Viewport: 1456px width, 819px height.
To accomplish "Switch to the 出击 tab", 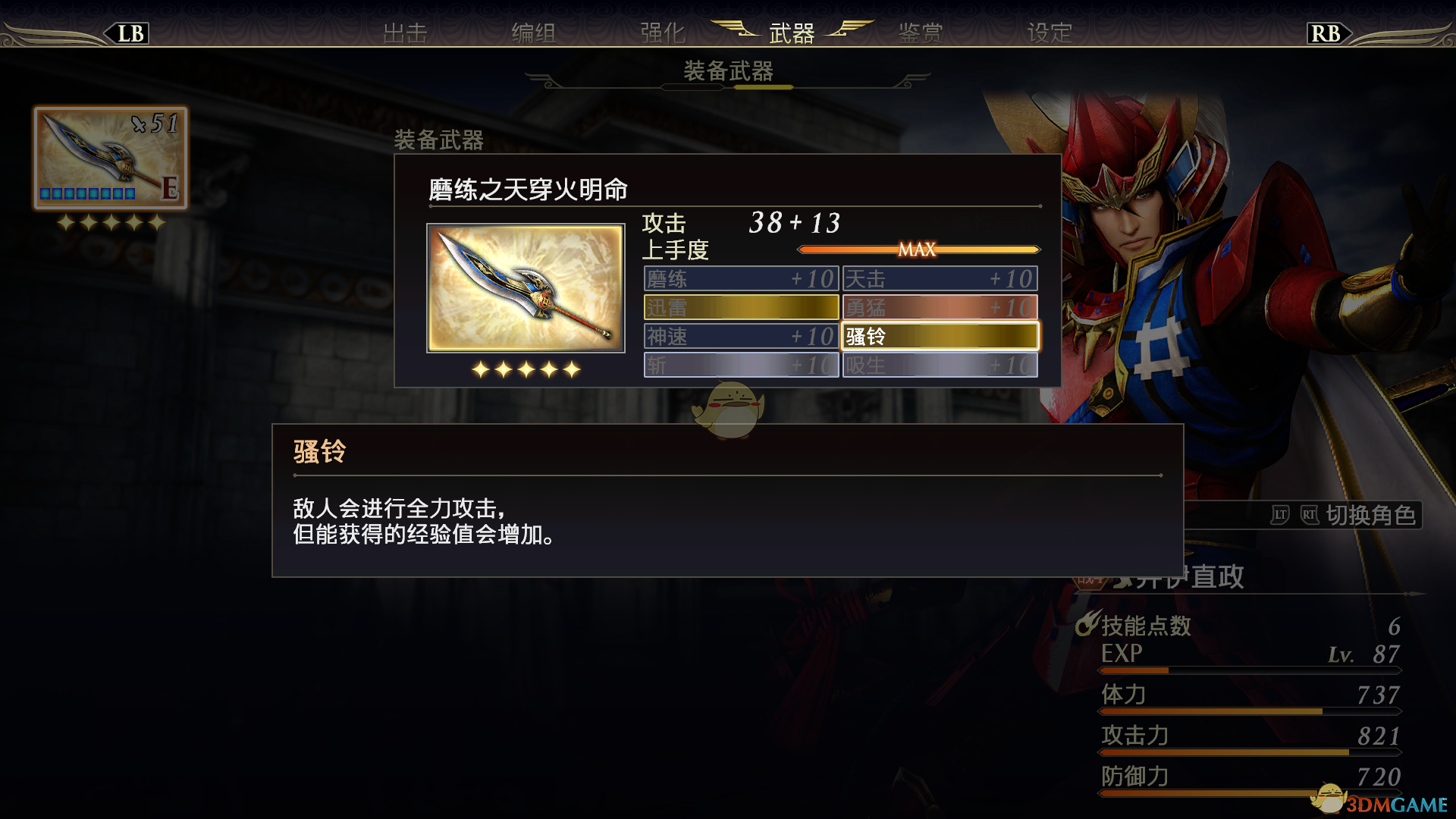I will (x=405, y=33).
